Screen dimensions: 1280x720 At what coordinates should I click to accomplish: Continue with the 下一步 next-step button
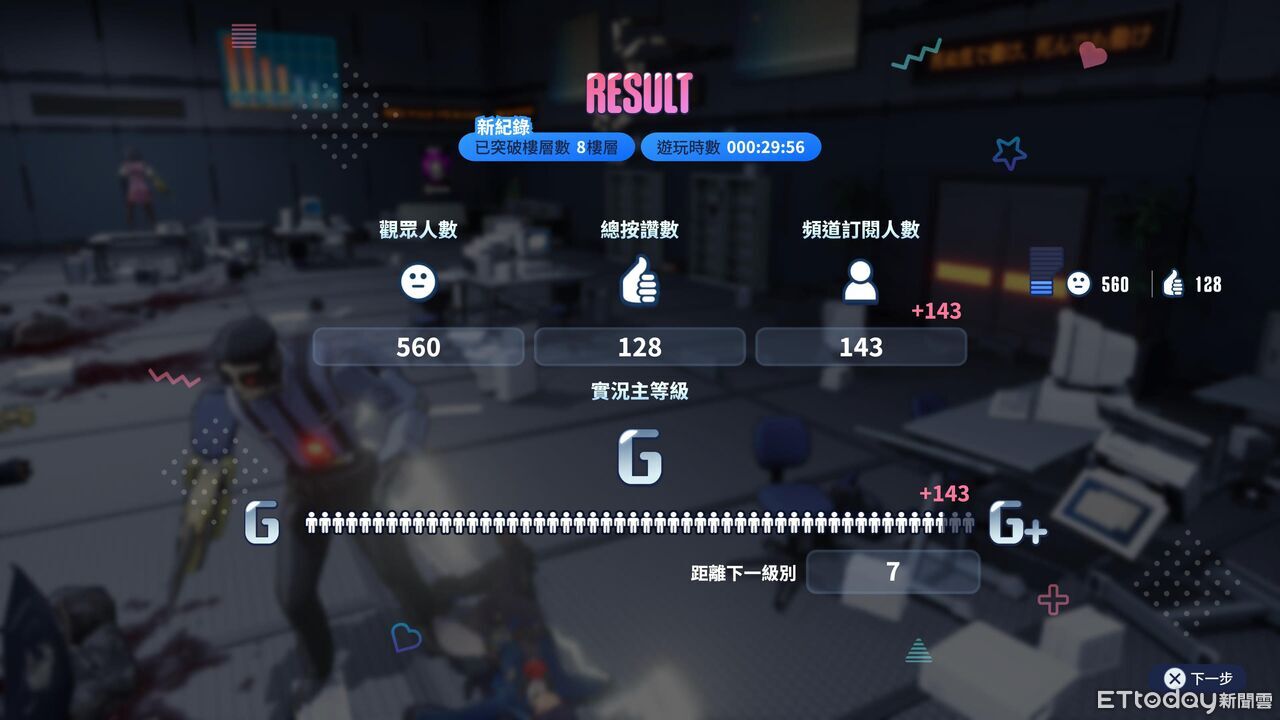(1198, 678)
